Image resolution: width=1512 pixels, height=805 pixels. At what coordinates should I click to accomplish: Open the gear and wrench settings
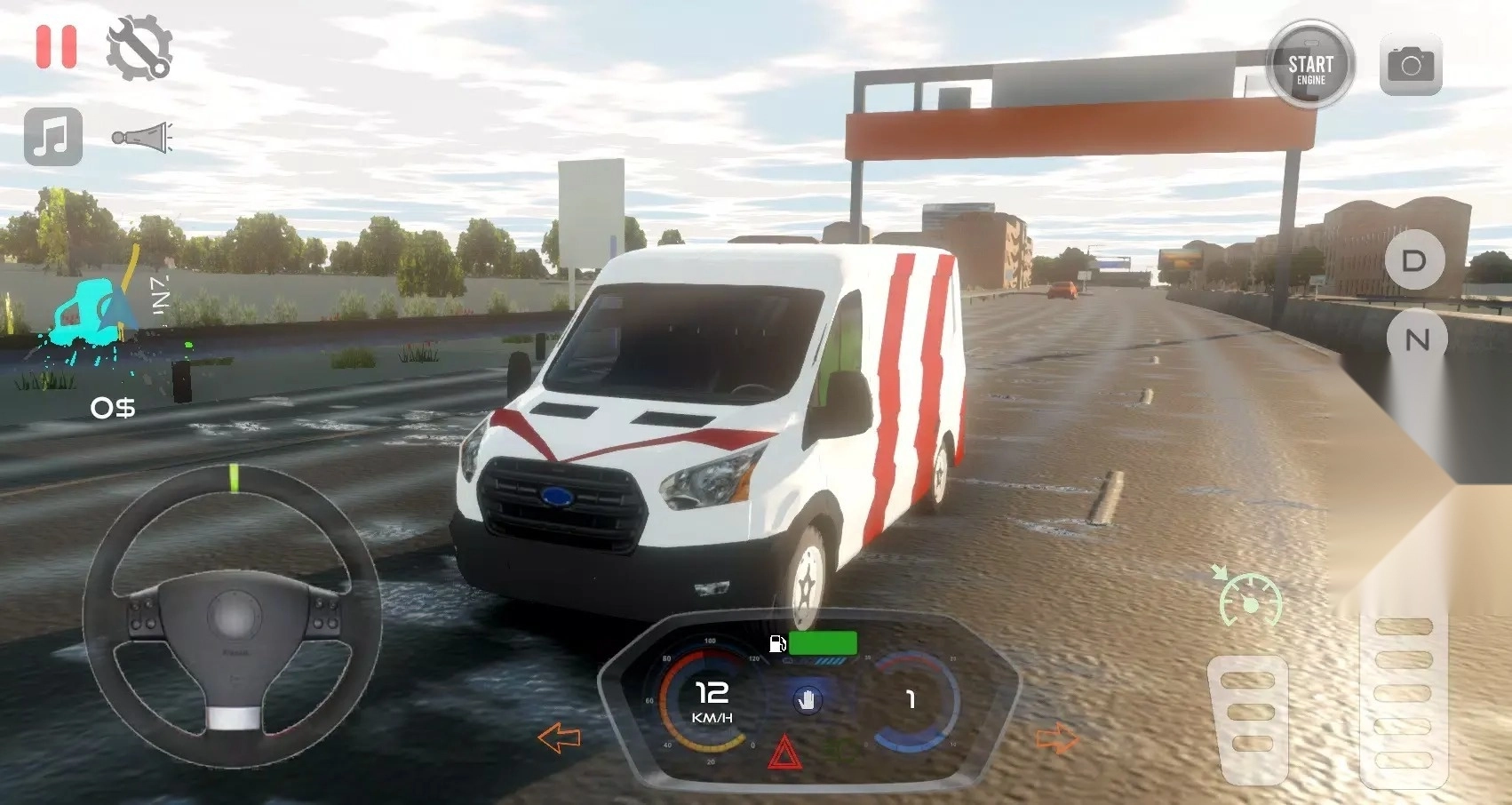(x=139, y=48)
